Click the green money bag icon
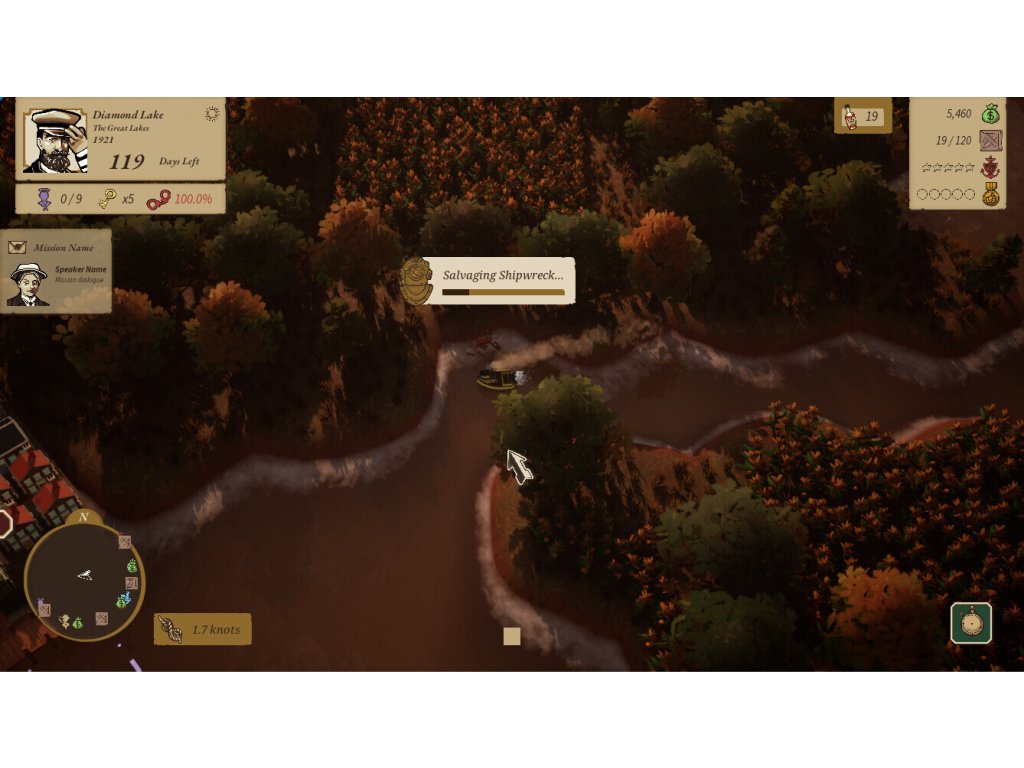This screenshot has width=1024, height=768. (990, 114)
